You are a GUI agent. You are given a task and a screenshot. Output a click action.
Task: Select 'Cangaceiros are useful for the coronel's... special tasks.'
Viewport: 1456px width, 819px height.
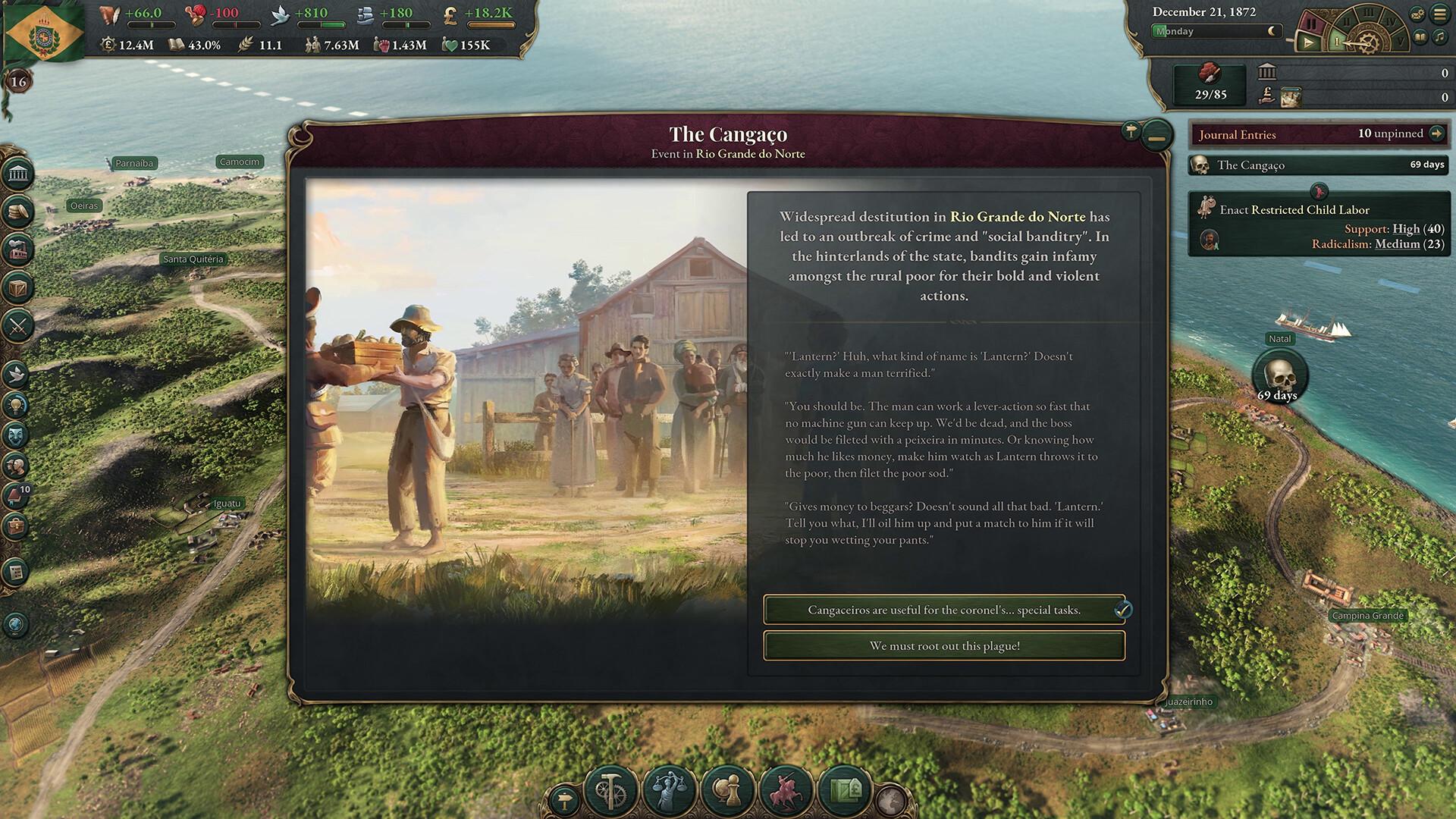(x=944, y=609)
